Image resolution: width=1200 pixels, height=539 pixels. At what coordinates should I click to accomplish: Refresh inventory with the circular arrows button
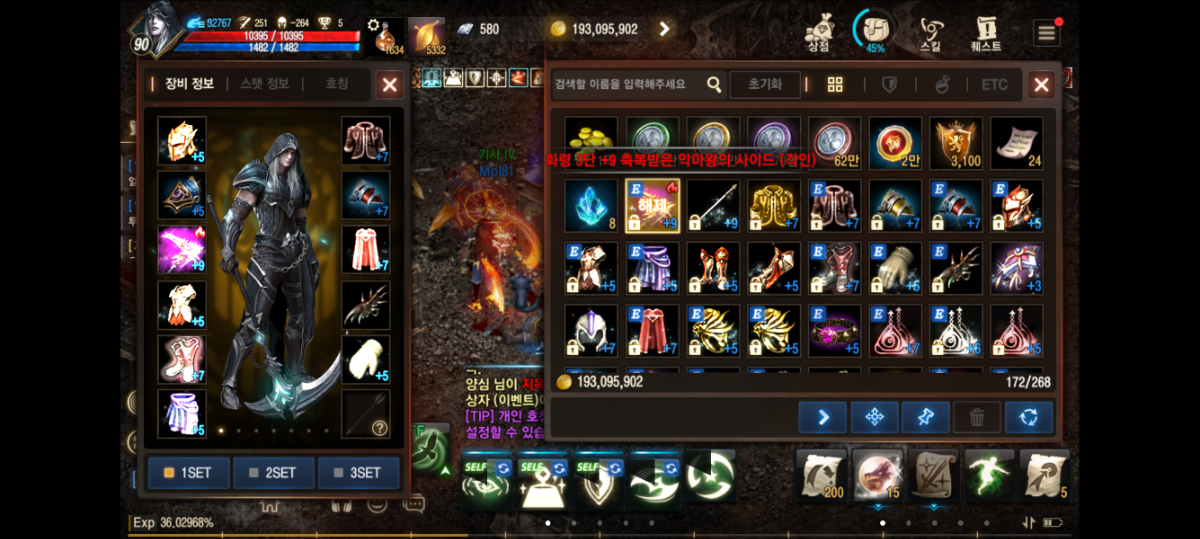(1029, 417)
